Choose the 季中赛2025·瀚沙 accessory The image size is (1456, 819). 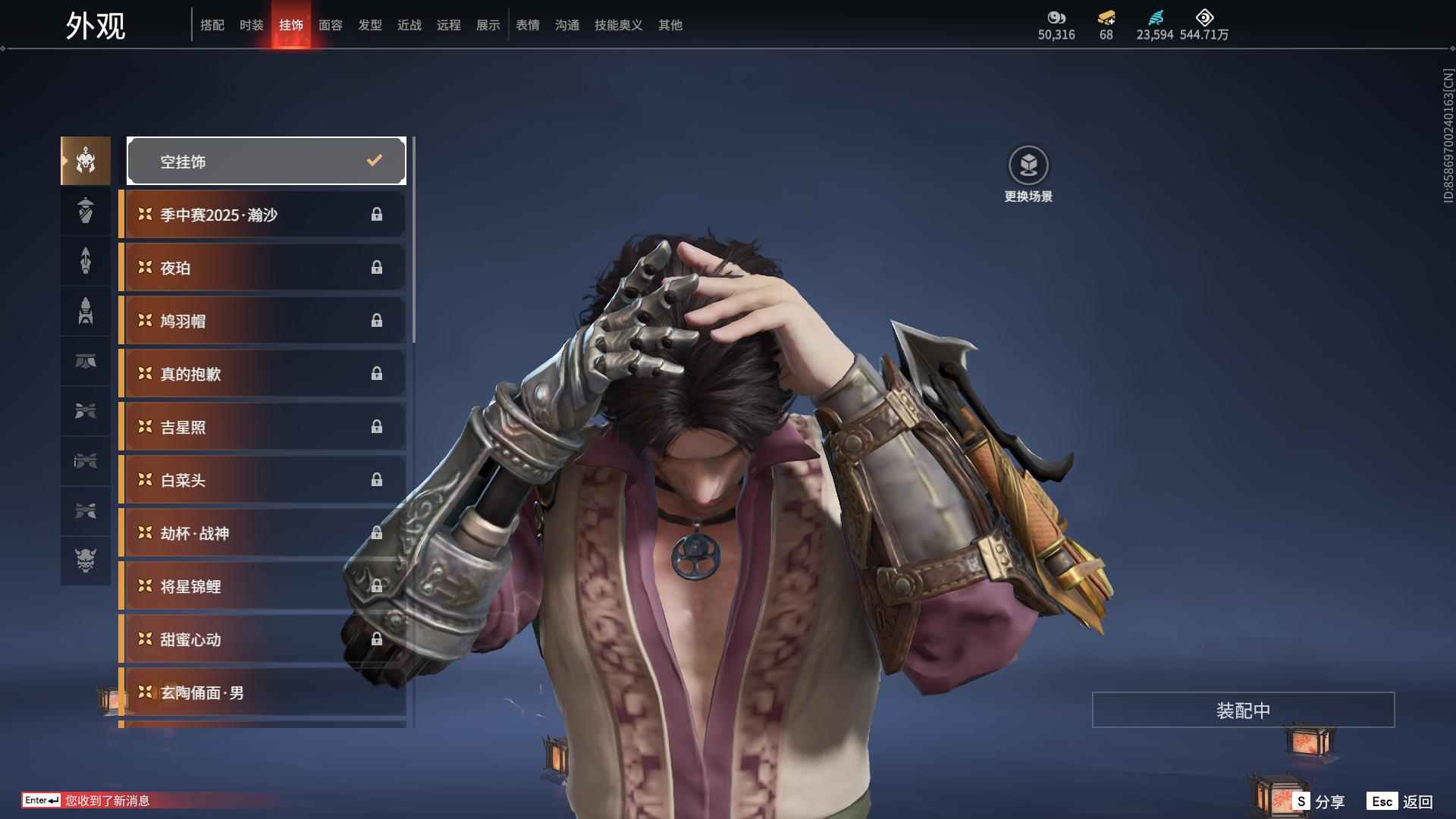[x=262, y=215]
